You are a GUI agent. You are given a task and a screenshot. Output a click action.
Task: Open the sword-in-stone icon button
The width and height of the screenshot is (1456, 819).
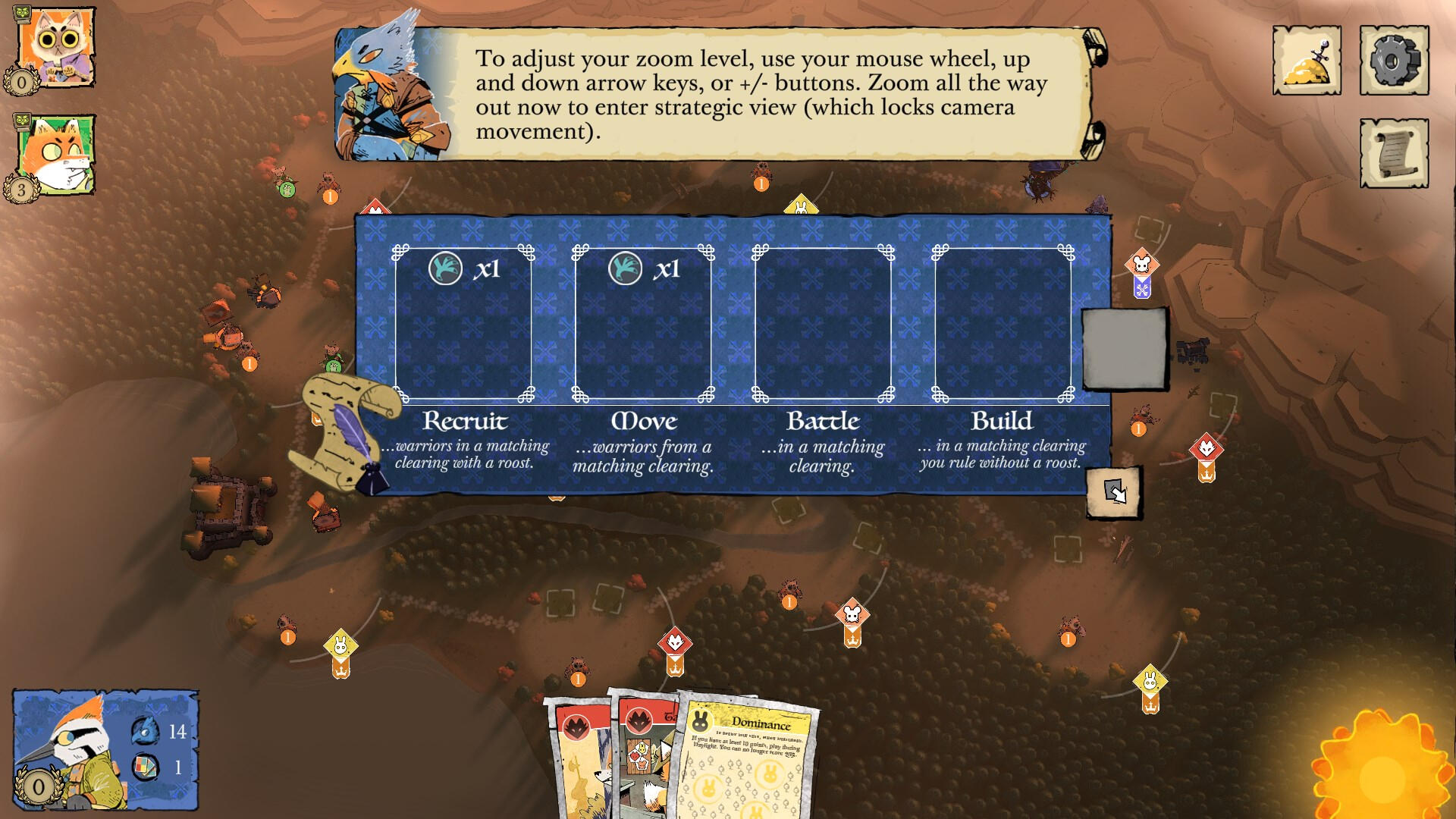[1306, 61]
